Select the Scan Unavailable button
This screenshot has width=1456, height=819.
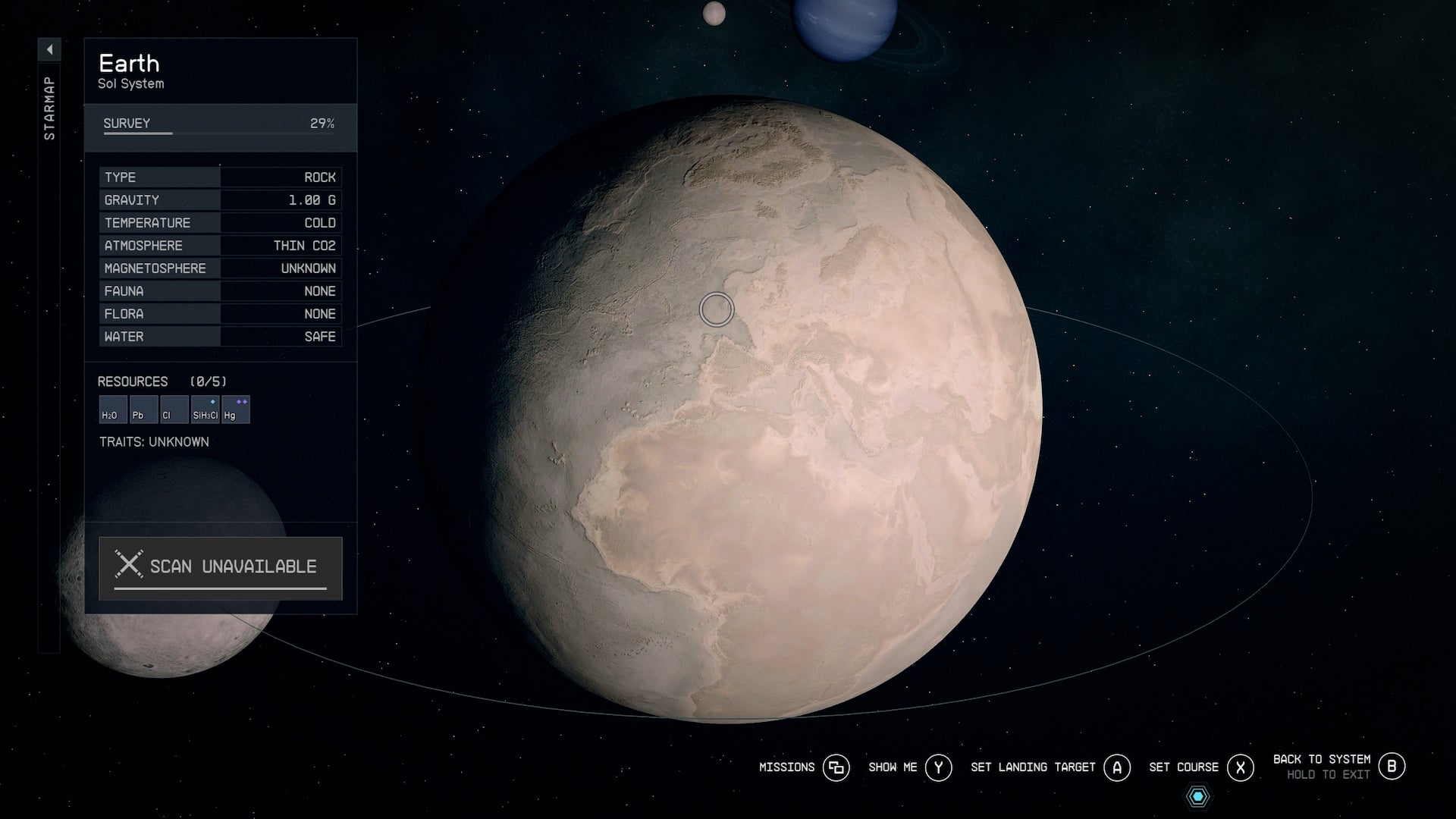coord(220,568)
